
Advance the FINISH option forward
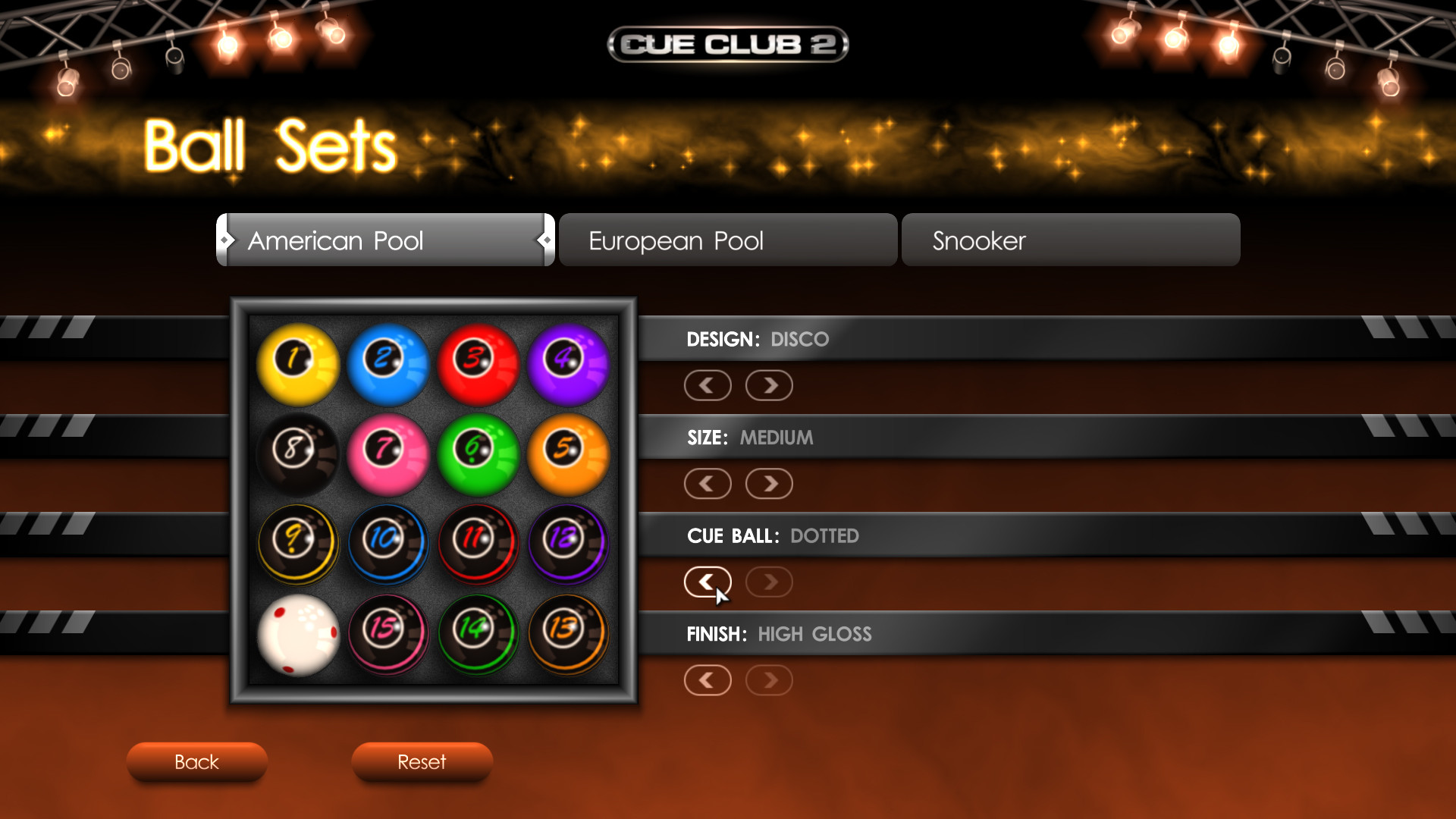[768, 680]
